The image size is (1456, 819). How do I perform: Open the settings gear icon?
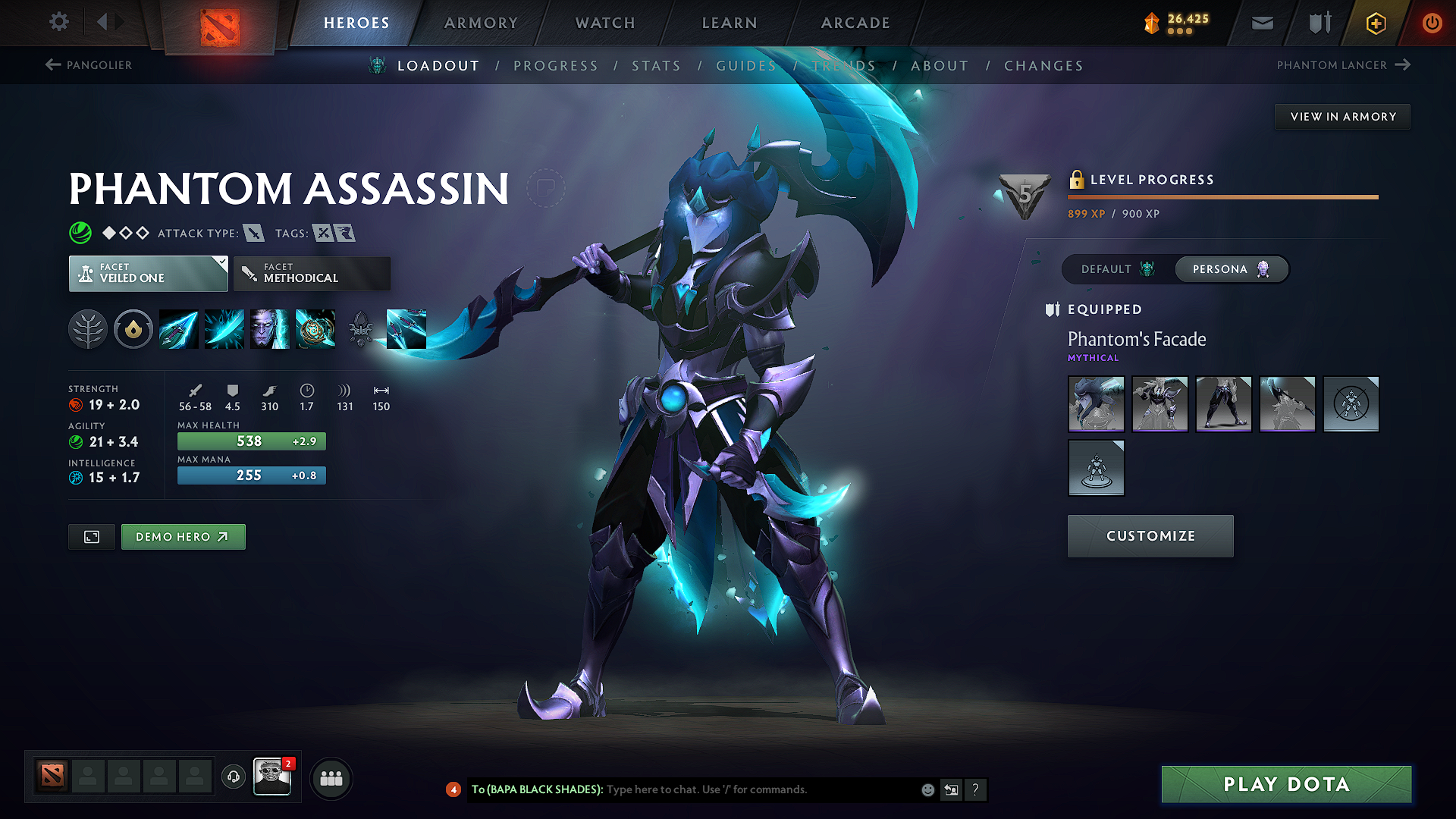click(x=58, y=22)
